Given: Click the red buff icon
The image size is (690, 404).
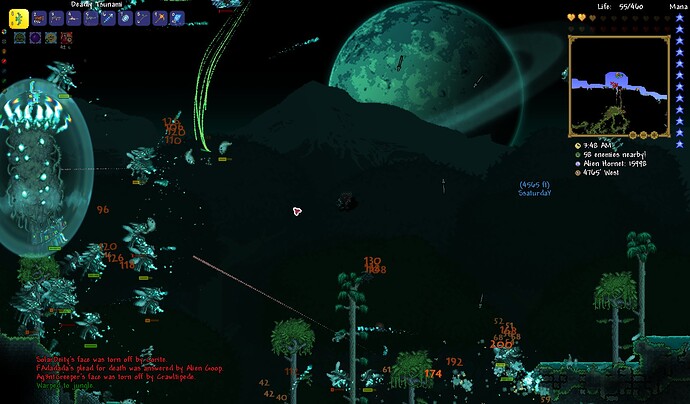Looking at the screenshot, I should click(66, 37).
